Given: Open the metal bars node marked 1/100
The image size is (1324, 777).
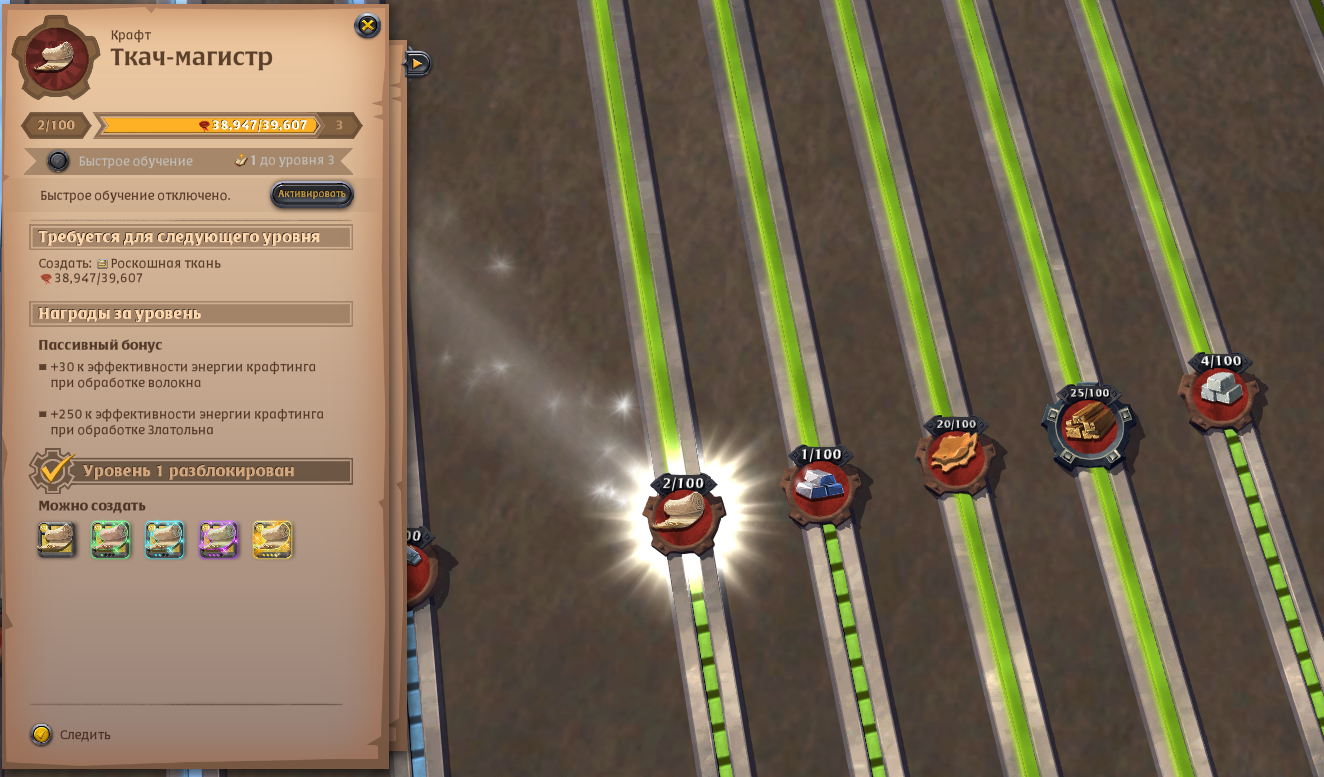Looking at the screenshot, I should (820, 489).
